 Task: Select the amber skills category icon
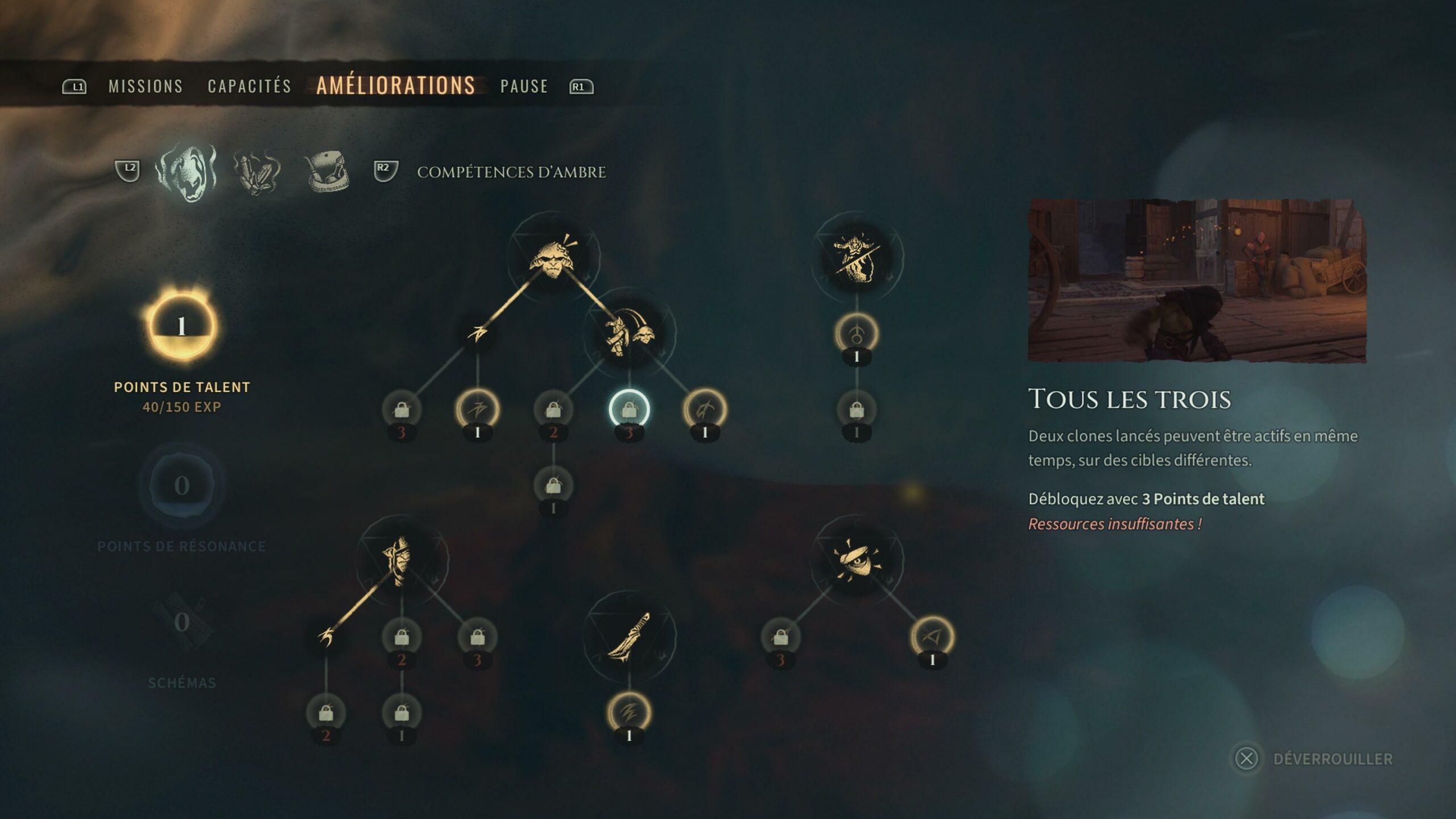point(186,171)
